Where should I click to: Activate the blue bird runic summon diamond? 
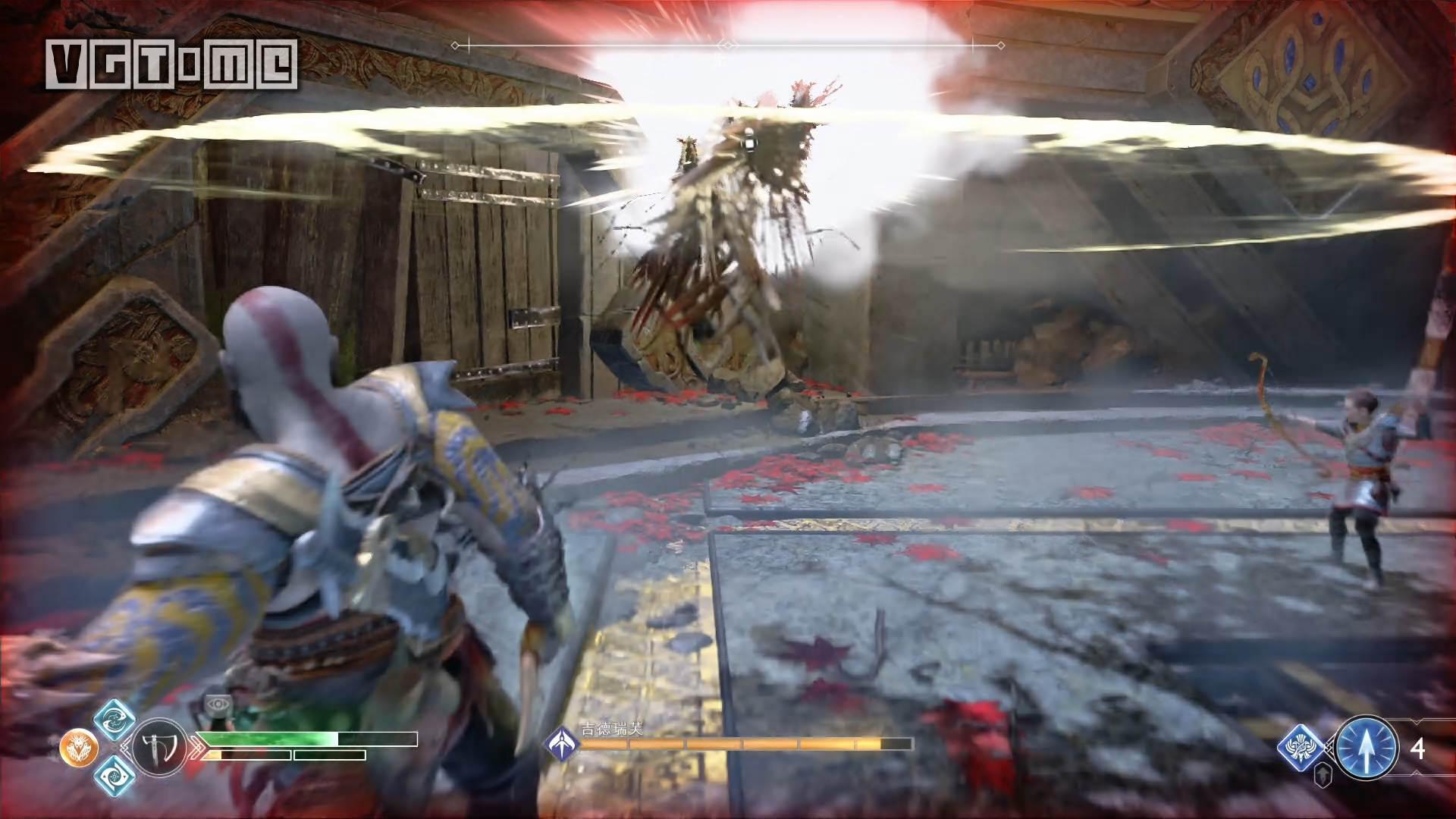pyautogui.click(x=1301, y=747)
